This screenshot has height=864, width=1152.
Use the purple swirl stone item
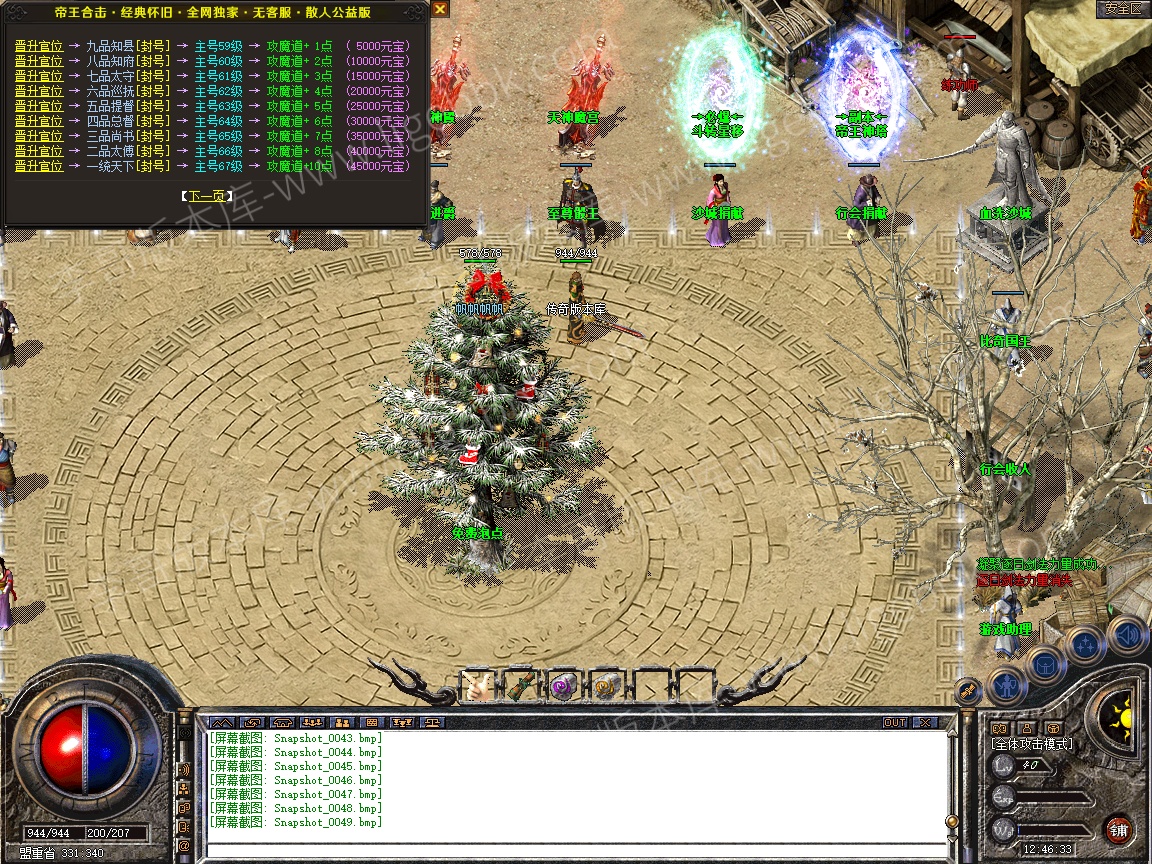pos(562,686)
